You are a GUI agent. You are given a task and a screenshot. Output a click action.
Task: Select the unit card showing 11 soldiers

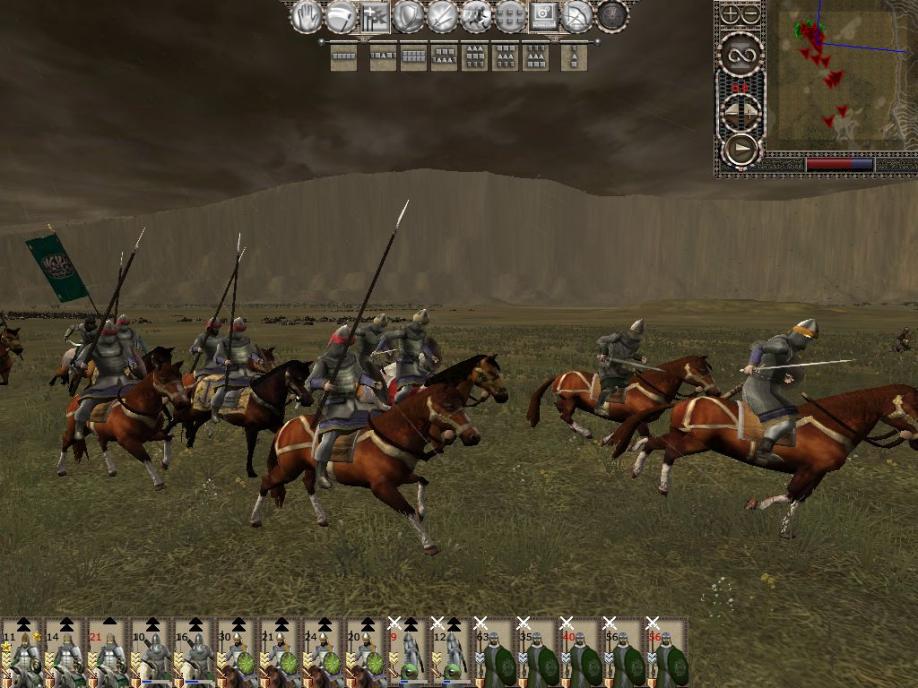[x=21, y=655]
